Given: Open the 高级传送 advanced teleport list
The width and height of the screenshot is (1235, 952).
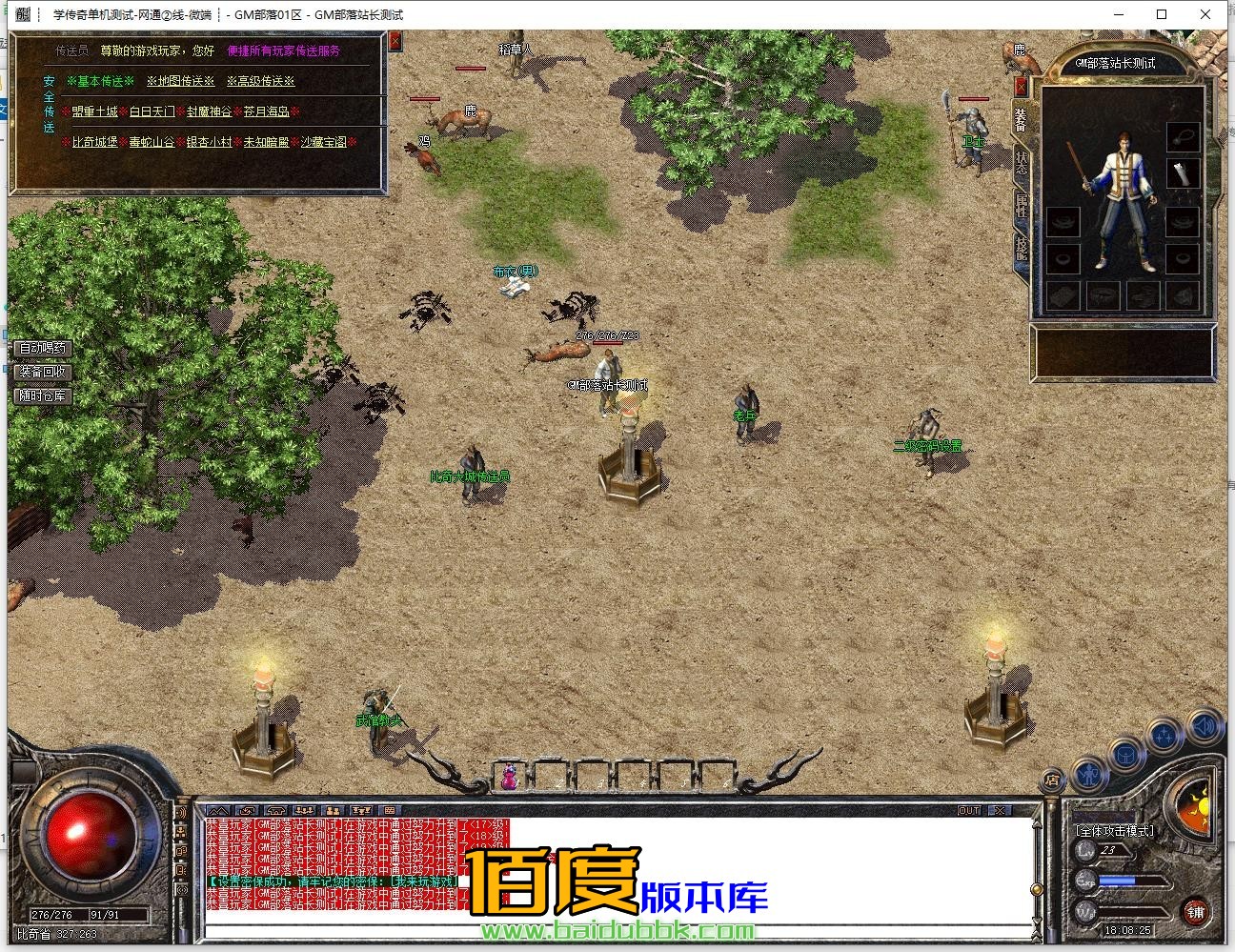Looking at the screenshot, I should click(x=261, y=82).
